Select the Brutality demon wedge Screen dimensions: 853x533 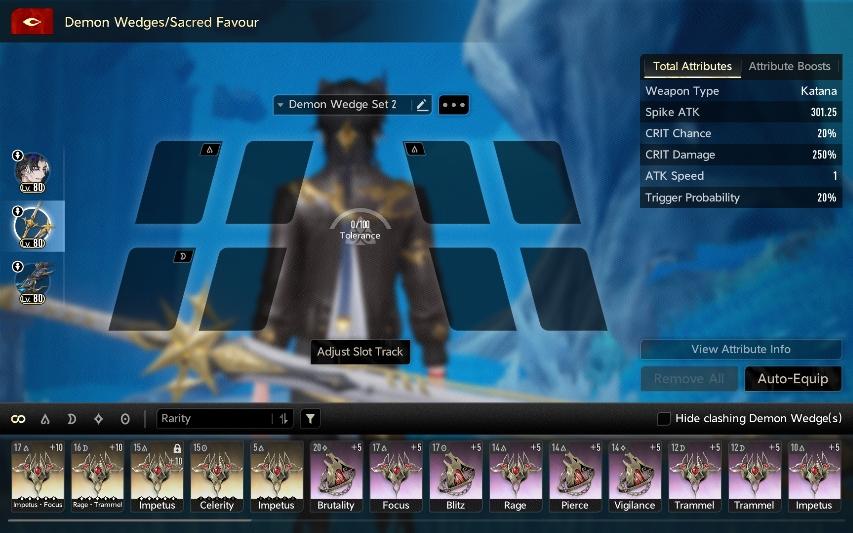tap(336, 477)
